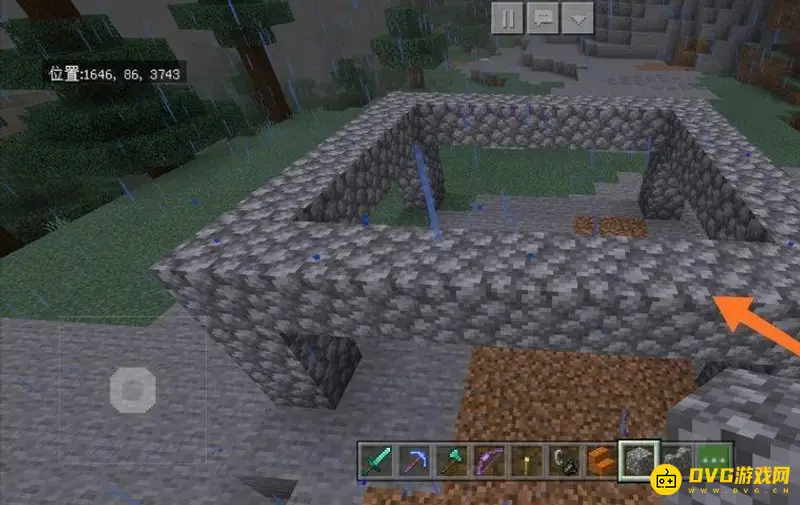
Task: Tap the on-screen movement joystick
Action: click(x=132, y=387)
